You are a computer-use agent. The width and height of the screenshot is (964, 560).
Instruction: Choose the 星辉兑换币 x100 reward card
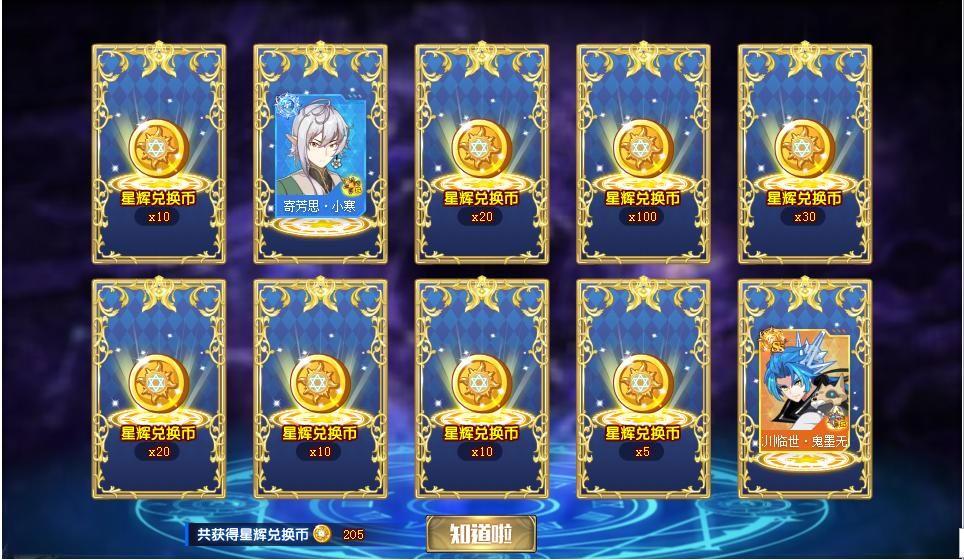(x=643, y=154)
